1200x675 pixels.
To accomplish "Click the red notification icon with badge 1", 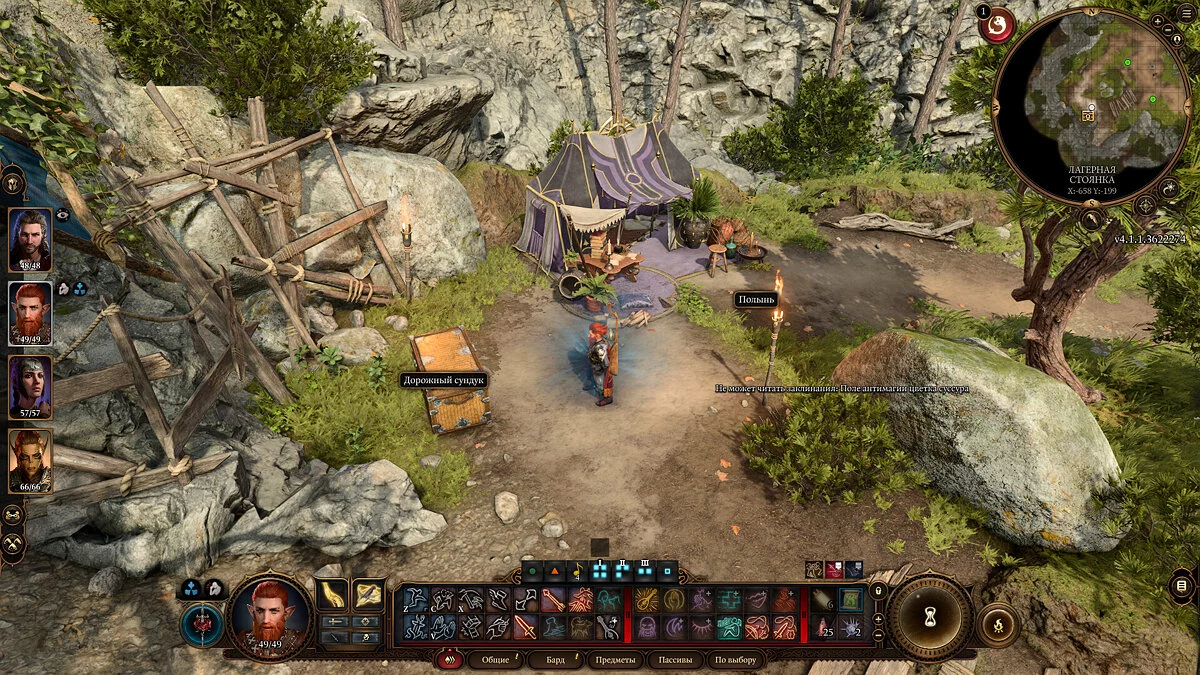I will (x=996, y=26).
